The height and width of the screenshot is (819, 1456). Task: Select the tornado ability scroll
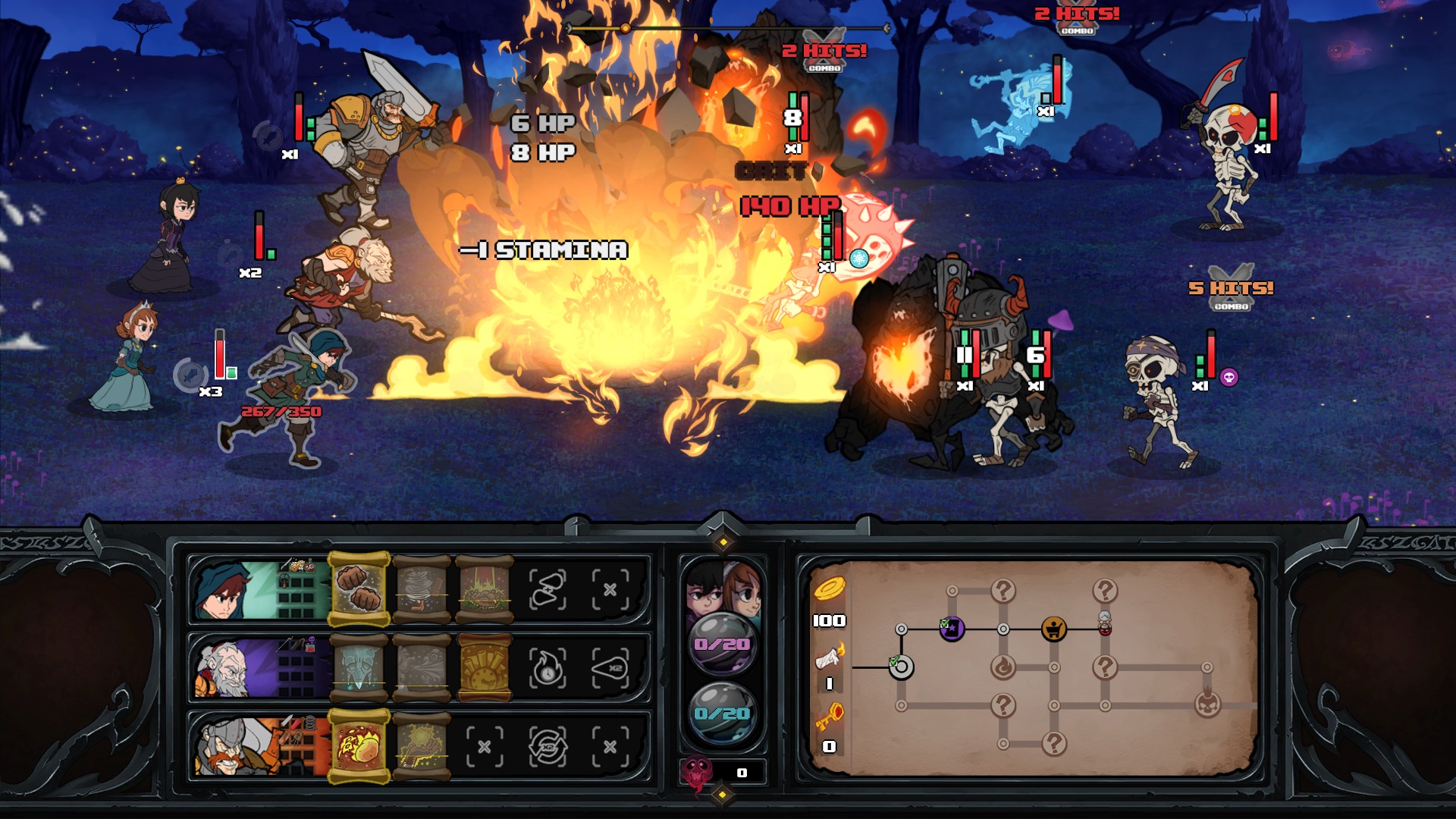(421, 588)
